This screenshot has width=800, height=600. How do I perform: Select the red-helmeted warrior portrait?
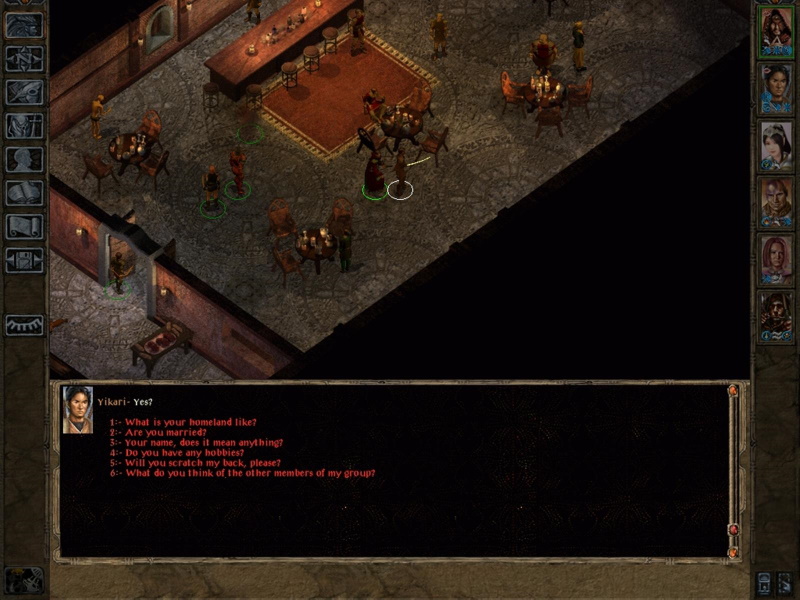tap(775, 30)
